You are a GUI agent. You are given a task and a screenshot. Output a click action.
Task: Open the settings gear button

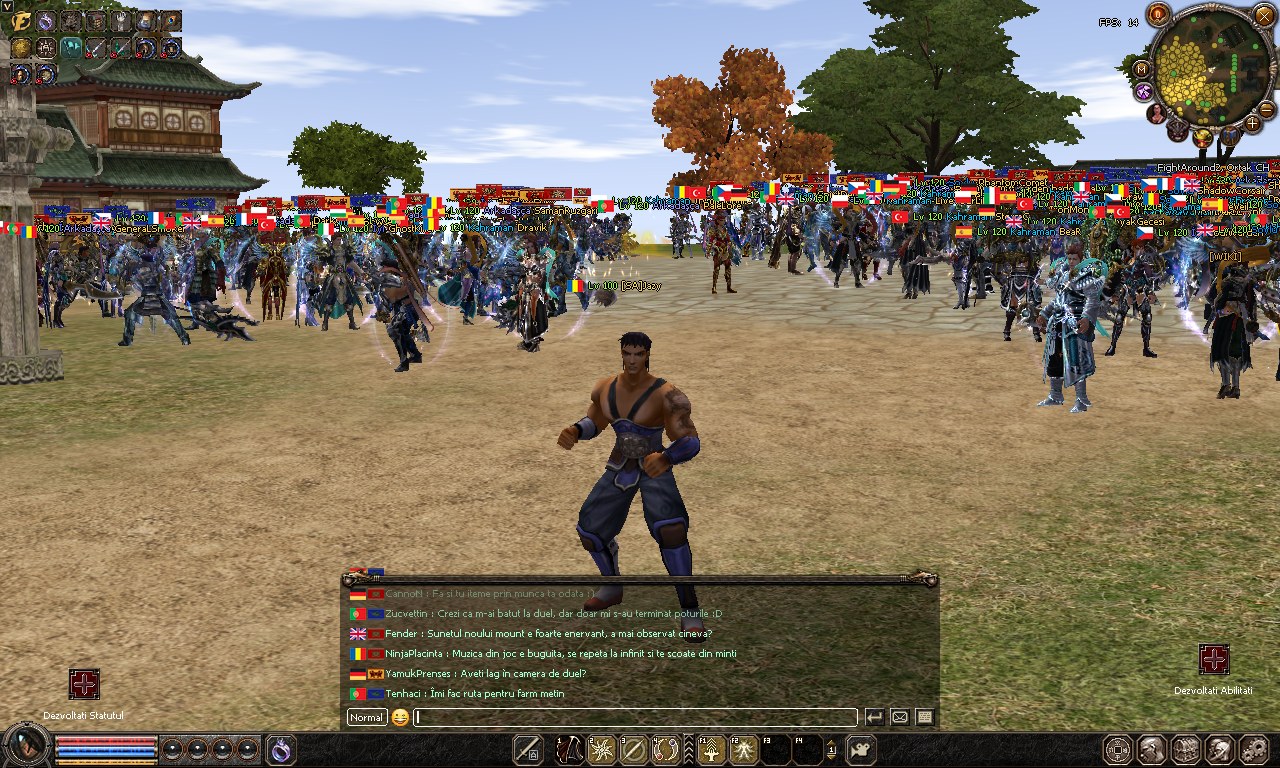point(1253,749)
